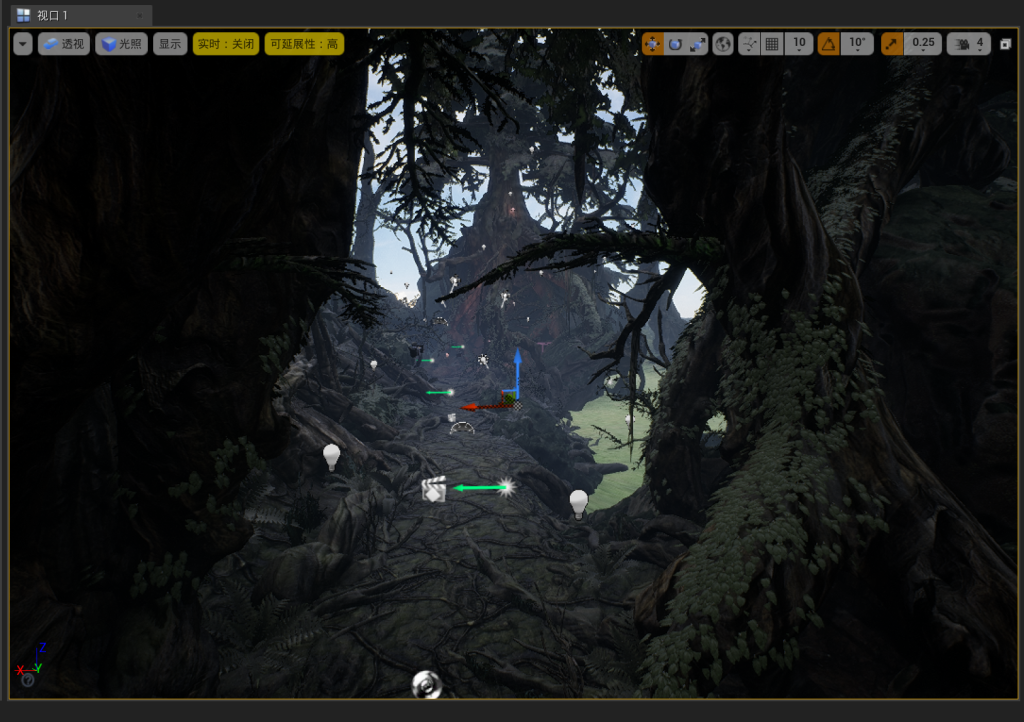Open the 光照 lit view mode menu
1024x722 pixels.
[121, 44]
